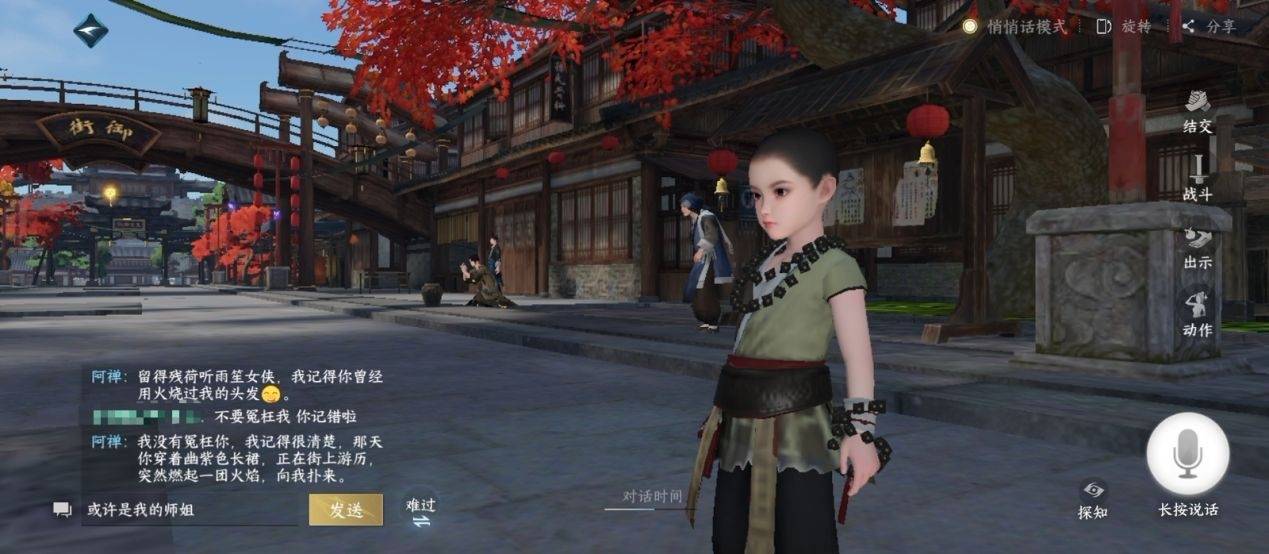Activate the 探知 investigate eye icon

[x=1093, y=497]
